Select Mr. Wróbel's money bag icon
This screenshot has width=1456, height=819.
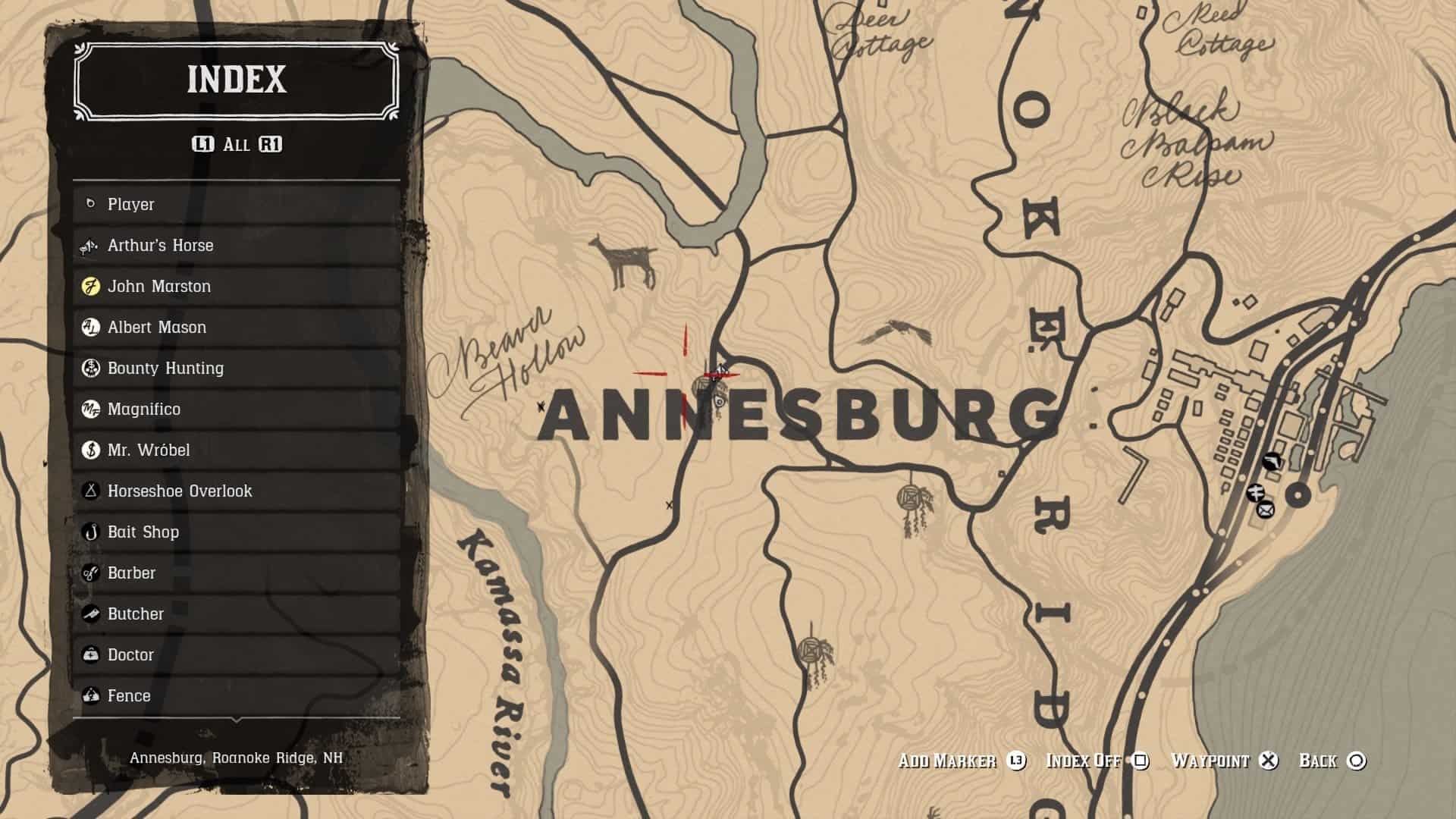pos(89,450)
